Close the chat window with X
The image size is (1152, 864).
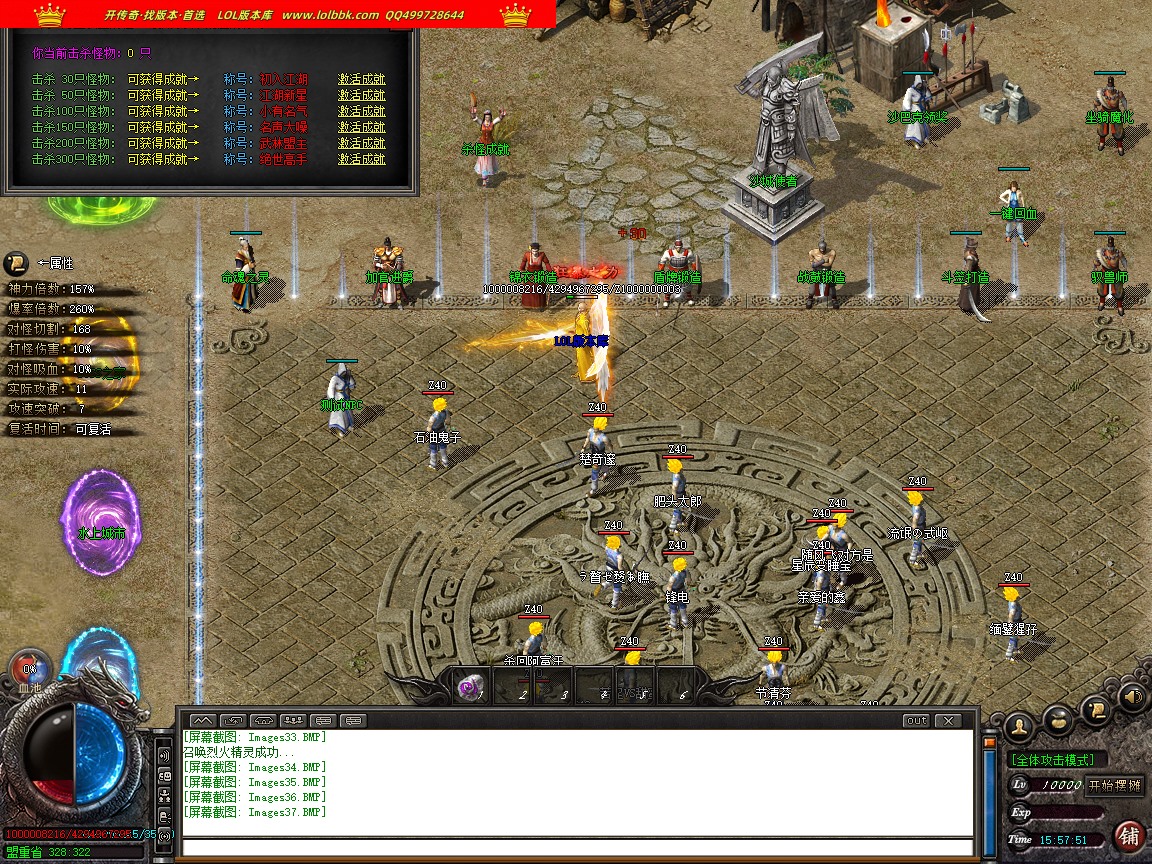tap(946, 720)
